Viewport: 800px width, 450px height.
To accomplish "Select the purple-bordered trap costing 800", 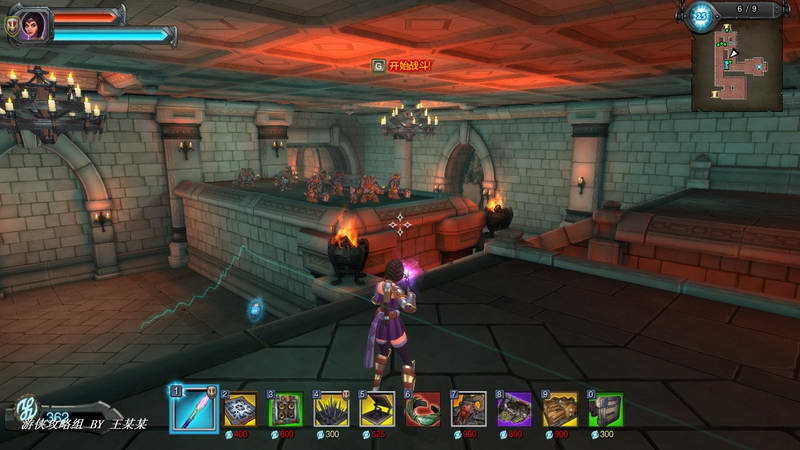I will 514,409.
